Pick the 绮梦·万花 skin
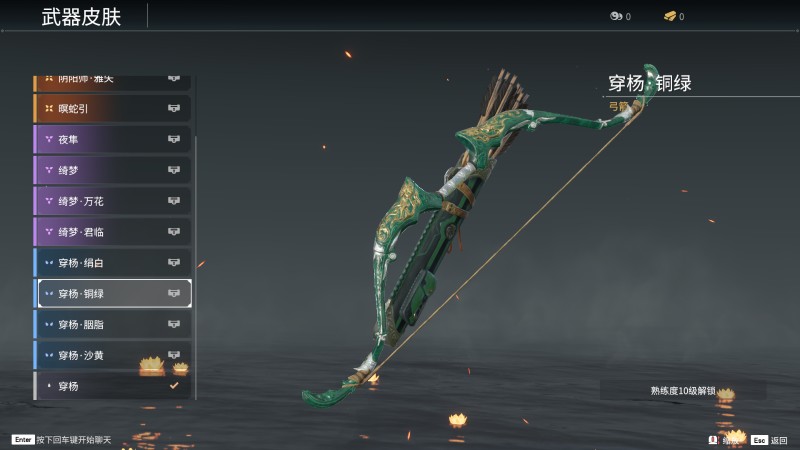Screen dimensions: 800x450 tap(112, 201)
